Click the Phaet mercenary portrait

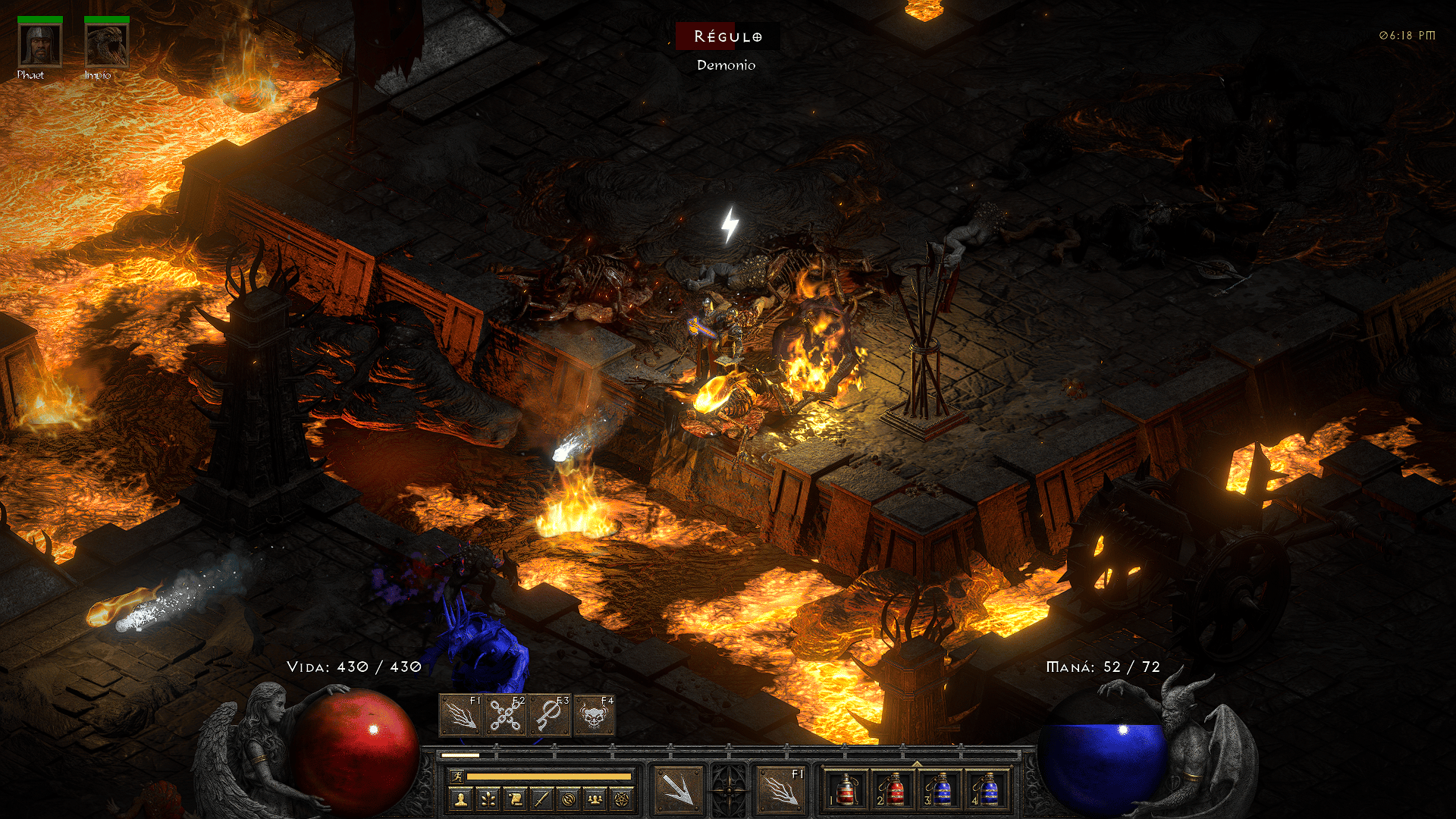point(40,45)
